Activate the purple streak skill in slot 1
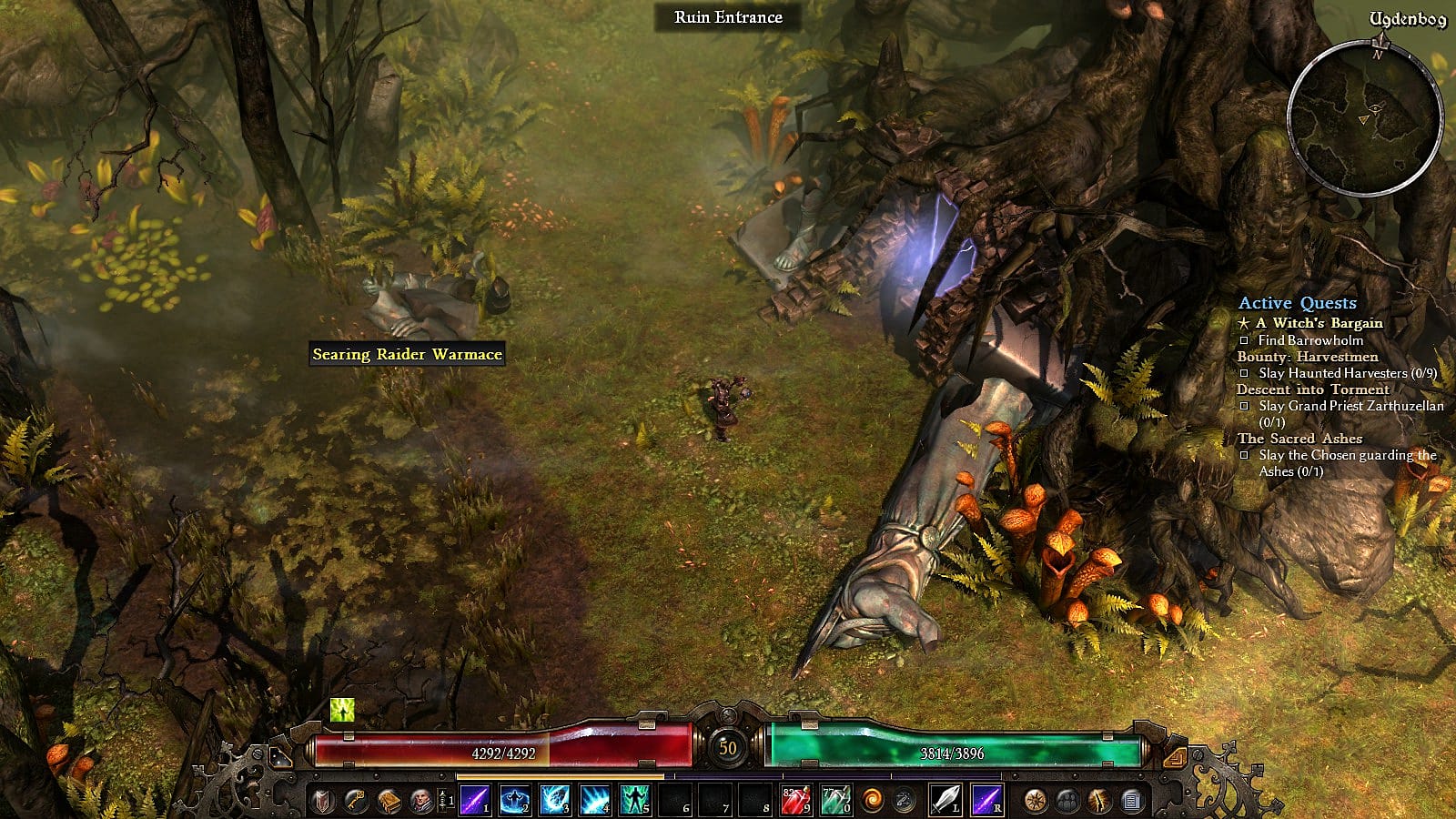Viewport: 1456px width, 819px height. click(x=474, y=801)
